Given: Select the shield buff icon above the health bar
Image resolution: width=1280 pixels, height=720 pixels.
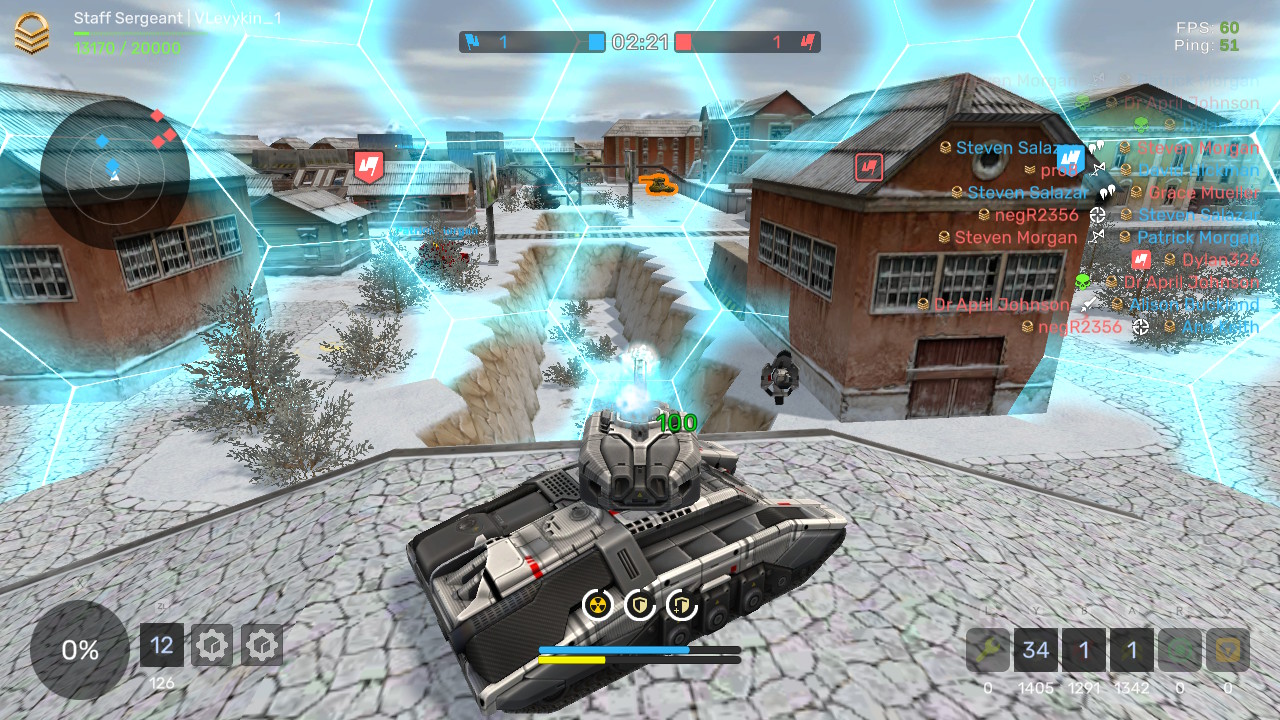Looking at the screenshot, I should click(639, 604).
